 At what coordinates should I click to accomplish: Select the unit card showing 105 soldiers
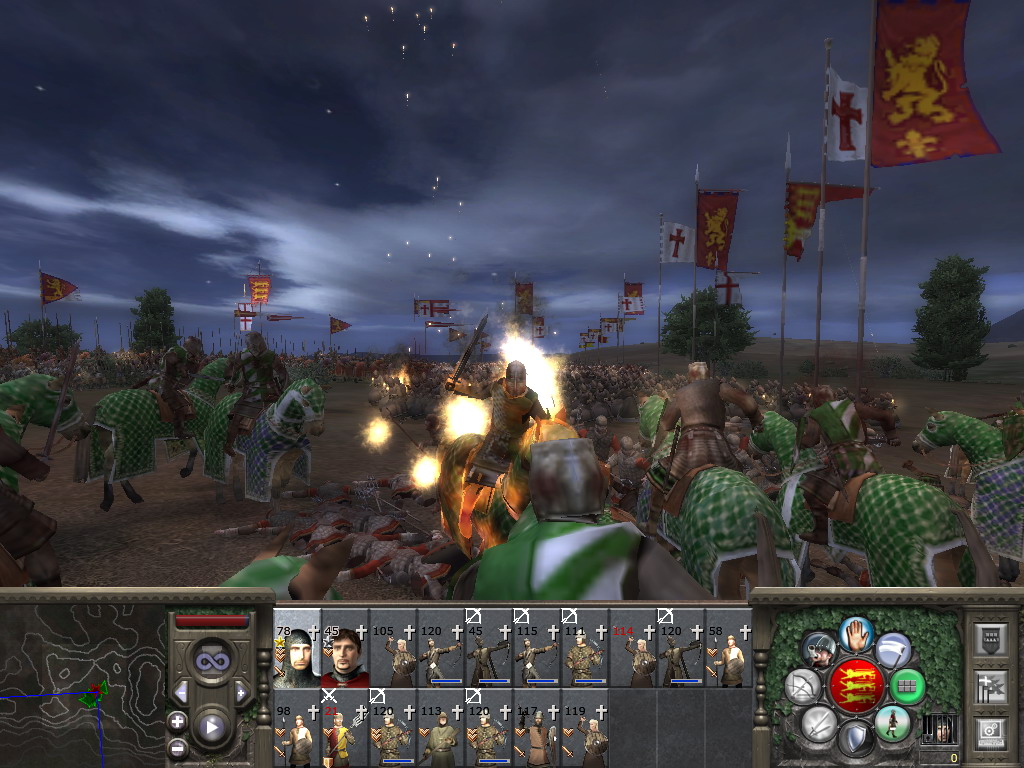click(x=393, y=650)
